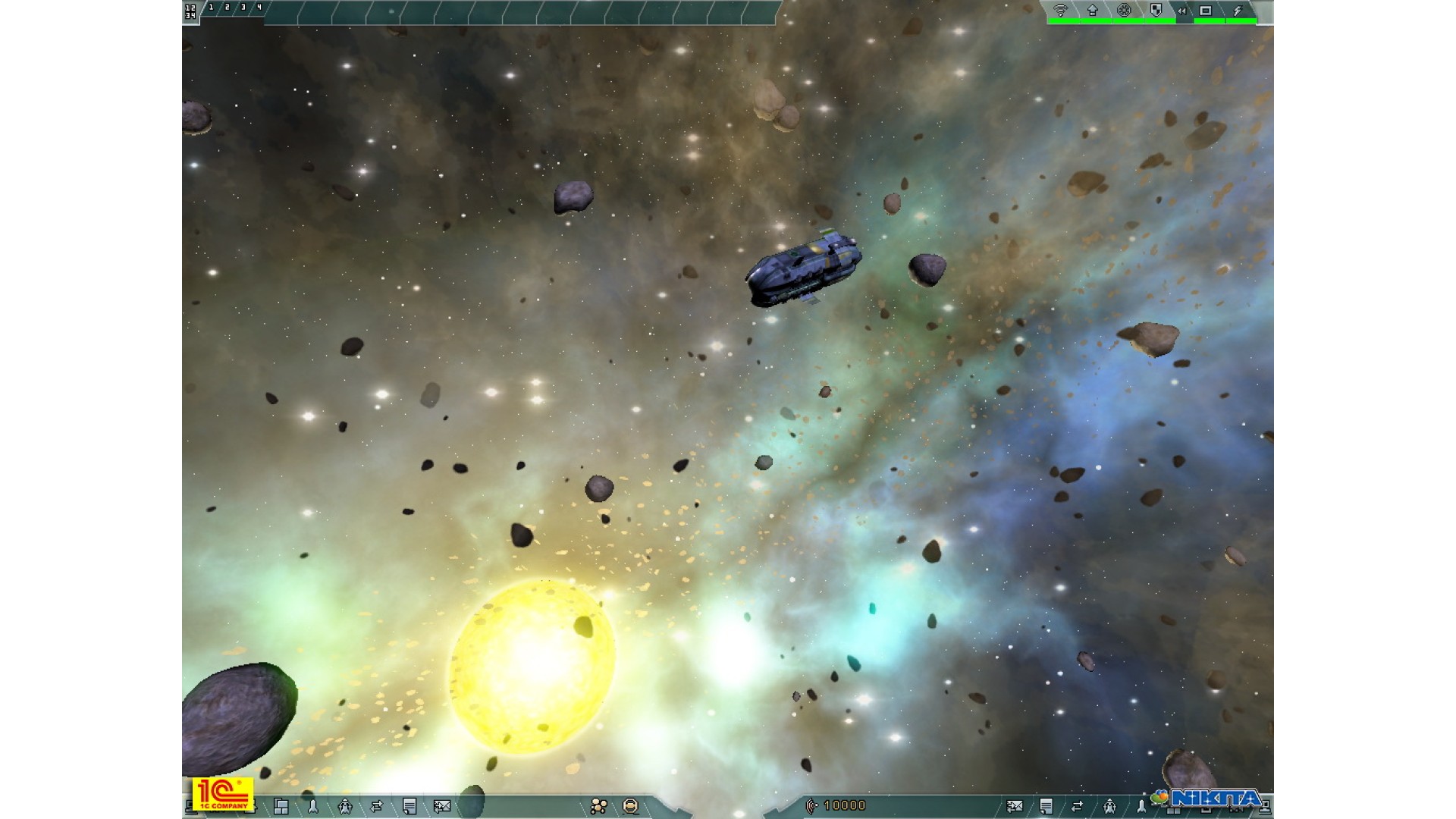
Task: Open the left envelope messages icon
Action: click(x=441, y=806)
